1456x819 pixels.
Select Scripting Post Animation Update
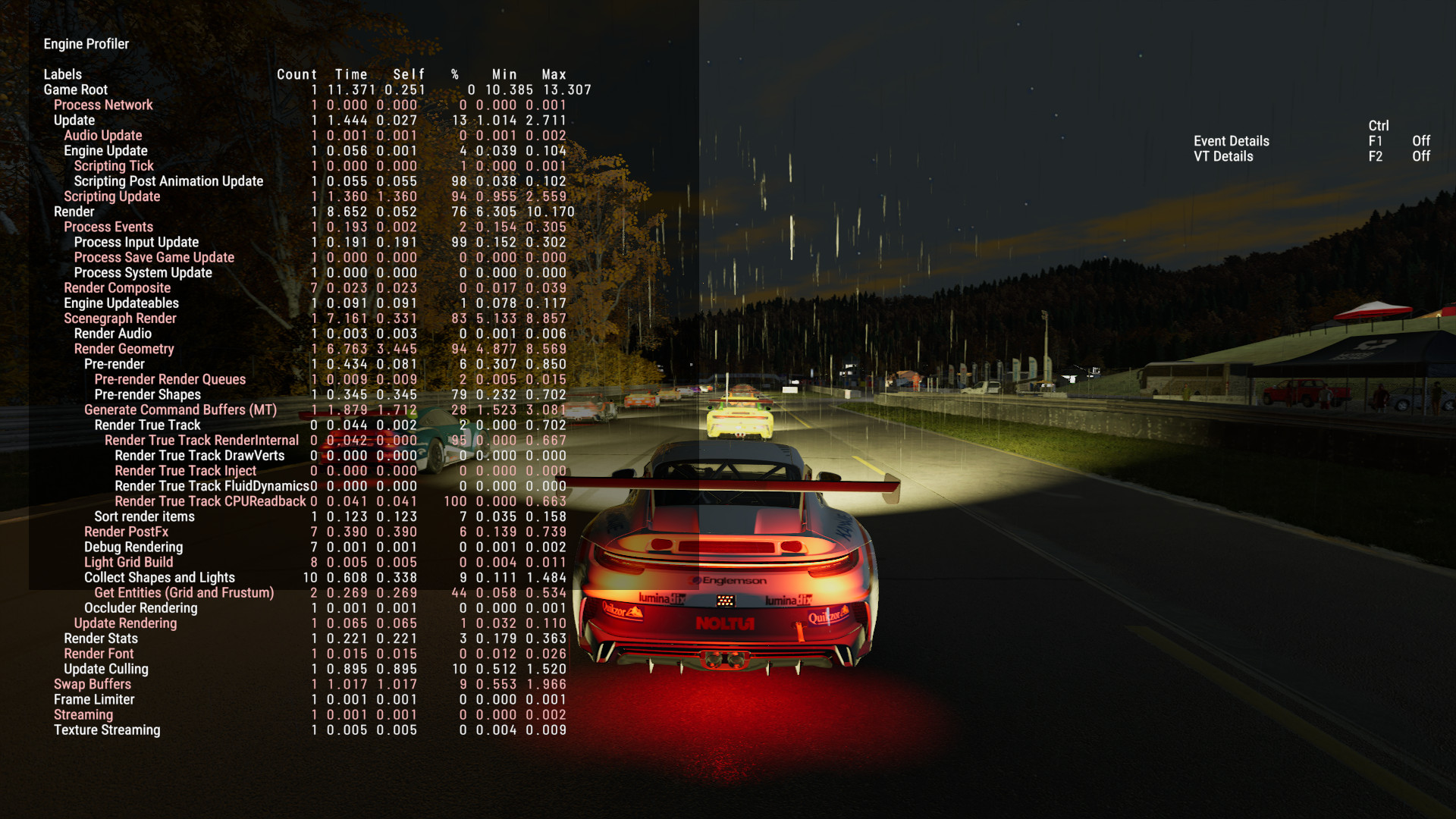pos(168,181)
